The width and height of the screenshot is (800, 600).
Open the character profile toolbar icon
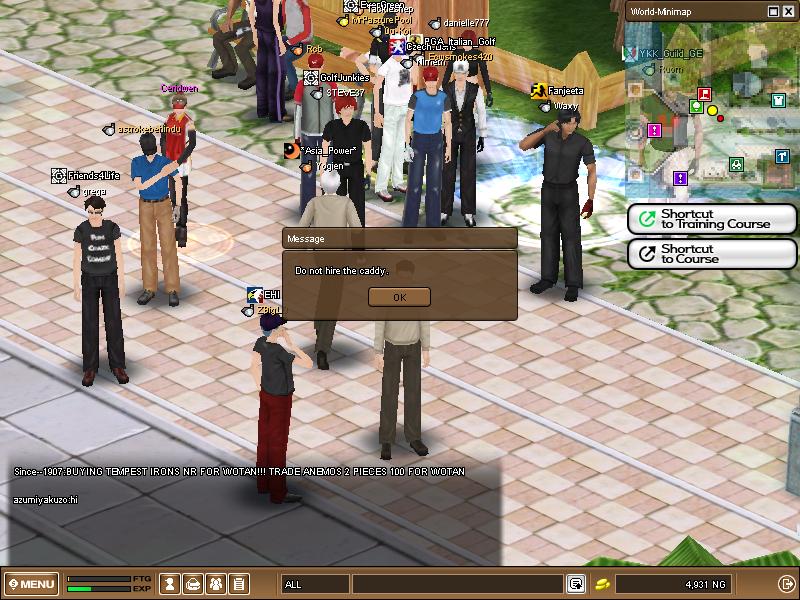(x=171, y=584)
